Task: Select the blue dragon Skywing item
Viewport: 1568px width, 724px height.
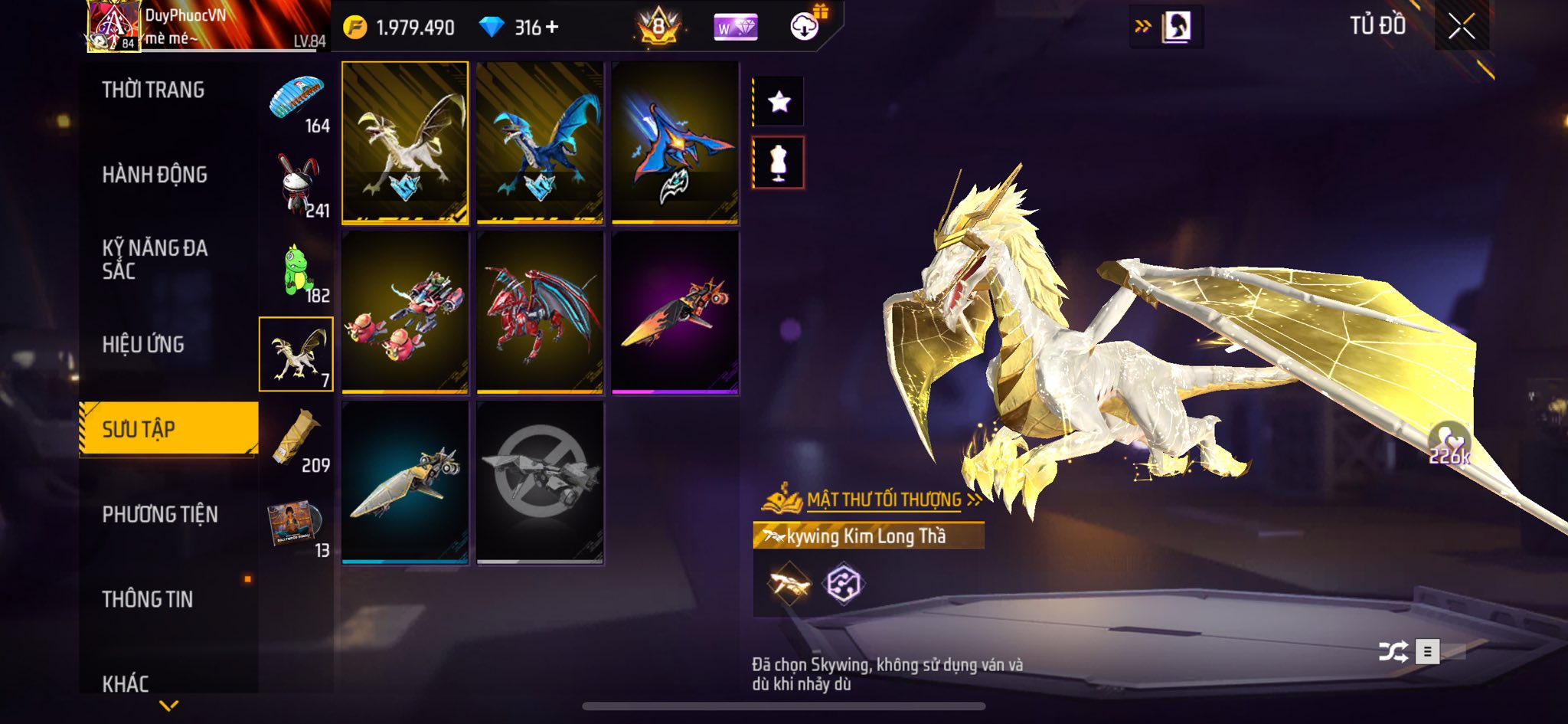Action: click(540, 143)
